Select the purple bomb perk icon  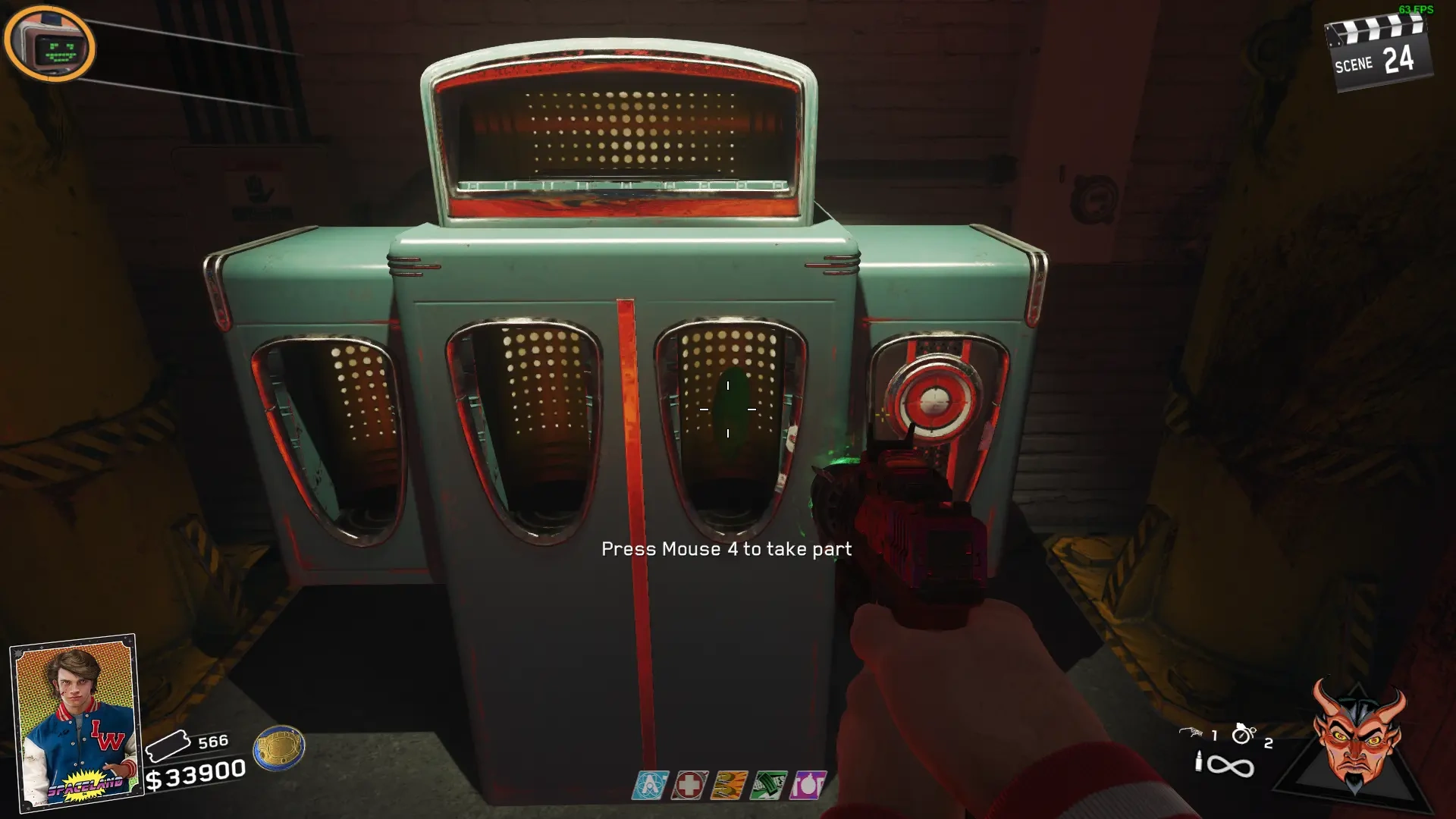coord(807,786)
